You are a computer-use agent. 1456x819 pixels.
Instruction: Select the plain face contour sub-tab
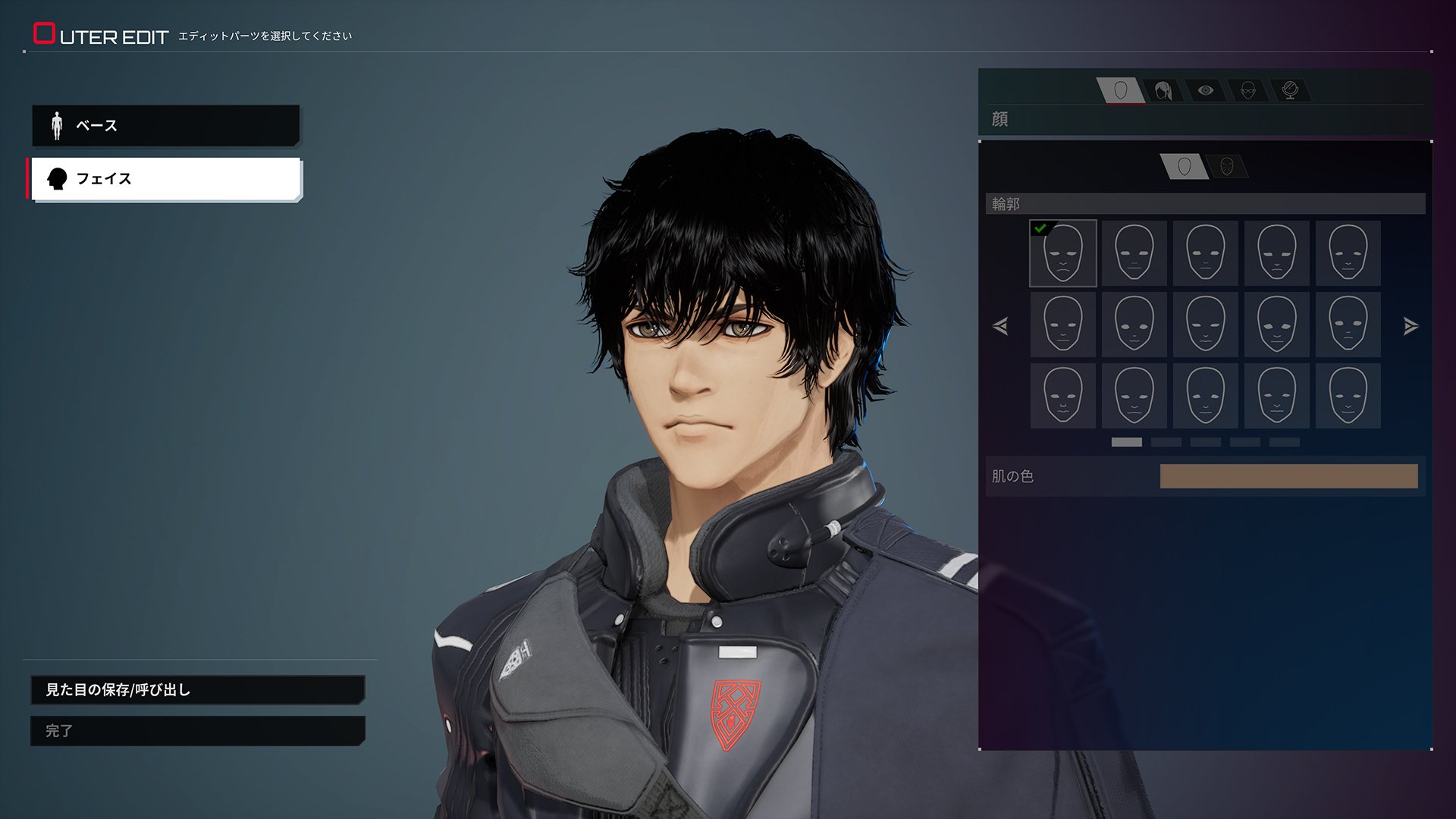pyautogui.click(x=1185, y=166)
